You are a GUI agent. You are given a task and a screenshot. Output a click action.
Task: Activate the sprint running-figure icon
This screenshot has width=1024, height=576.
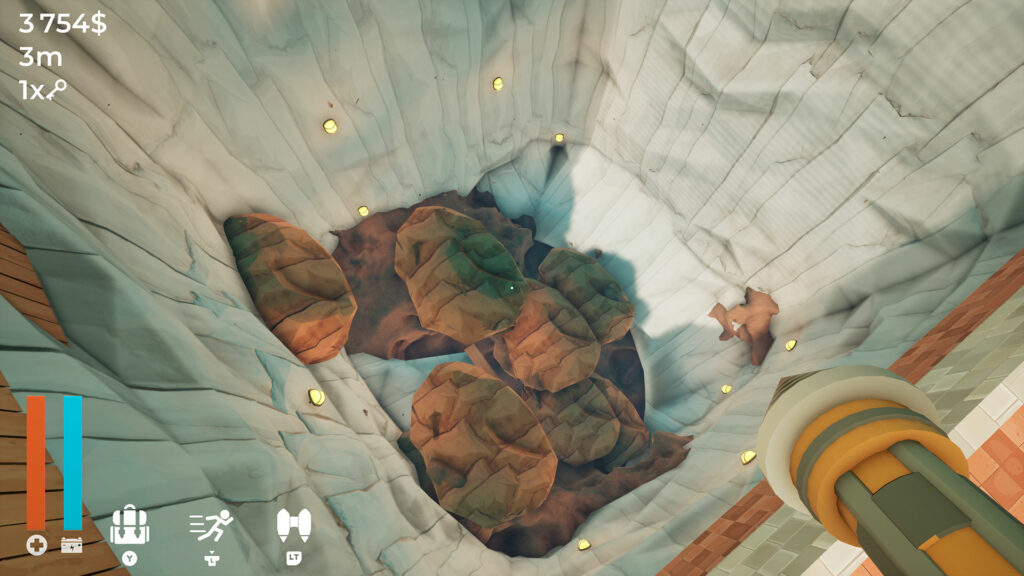211,525
